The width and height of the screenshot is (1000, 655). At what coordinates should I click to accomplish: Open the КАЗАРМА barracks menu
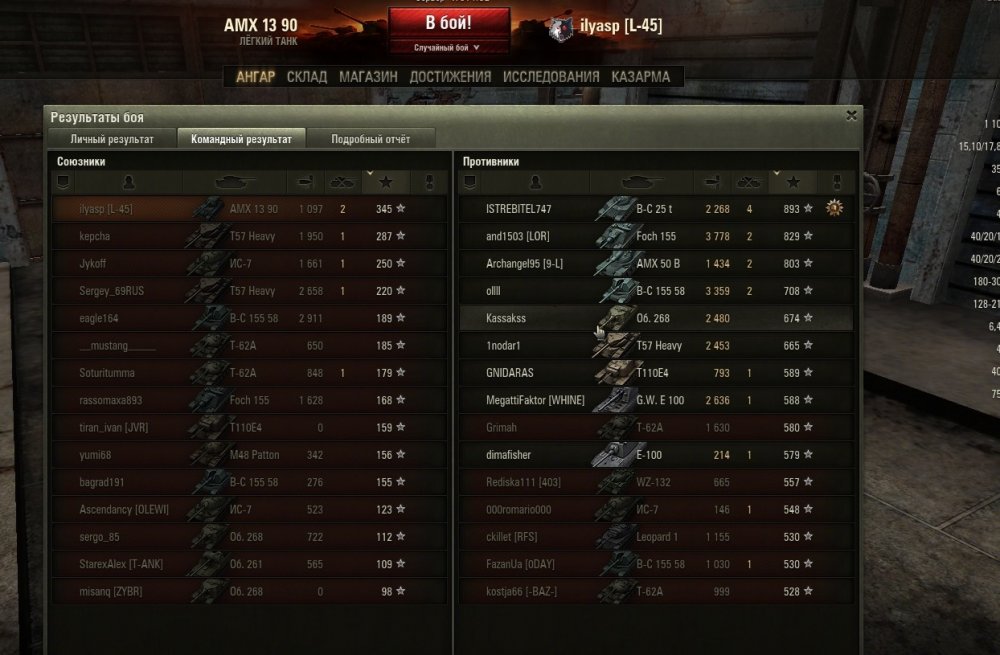640,76
